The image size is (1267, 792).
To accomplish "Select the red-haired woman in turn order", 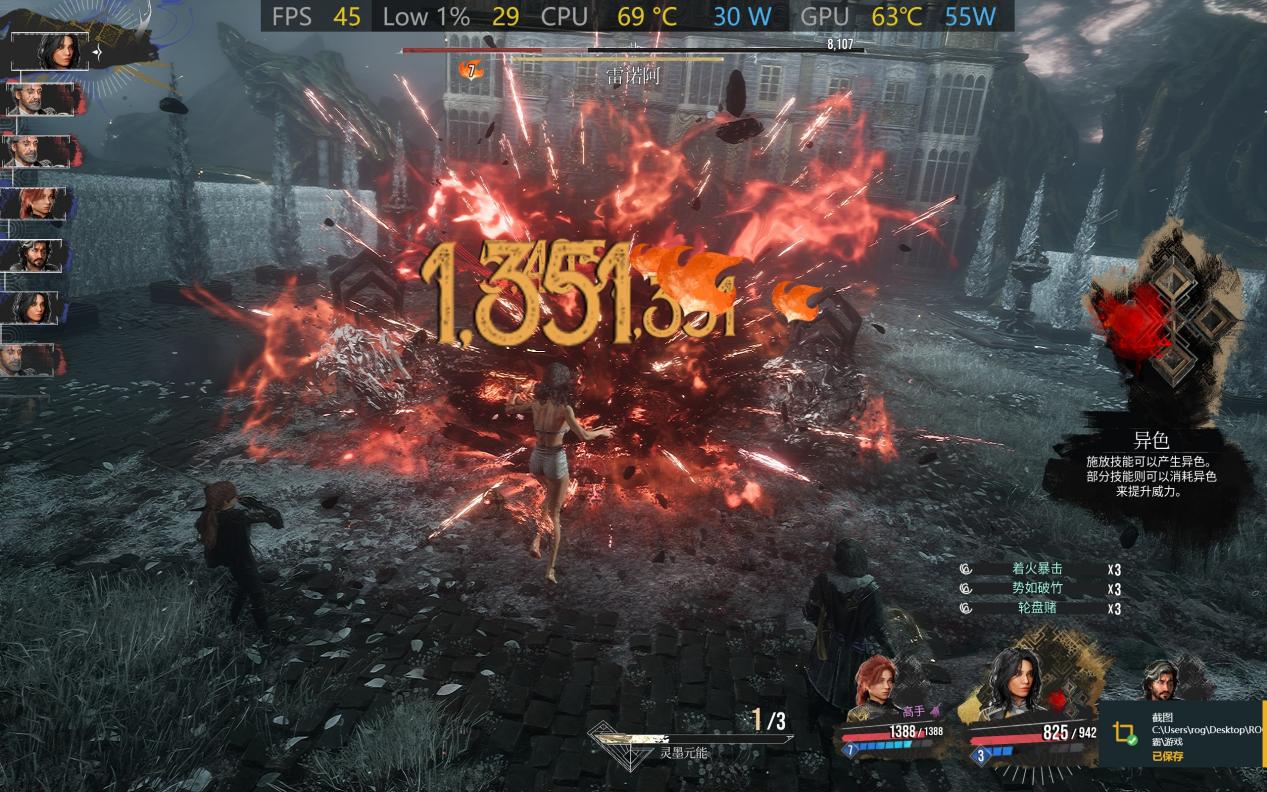I will click(40, 203).
